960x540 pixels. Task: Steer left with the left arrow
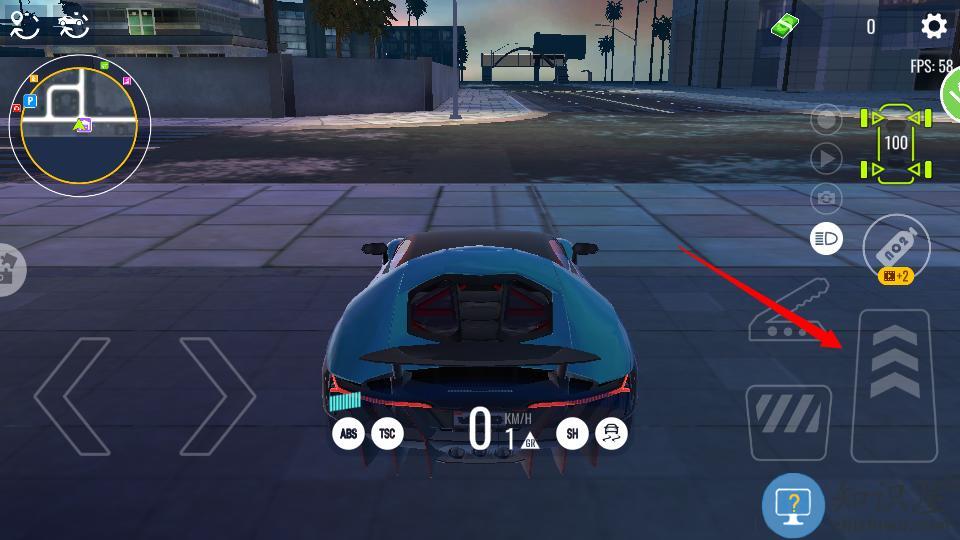pyautogui.click(x=73, y=396)
